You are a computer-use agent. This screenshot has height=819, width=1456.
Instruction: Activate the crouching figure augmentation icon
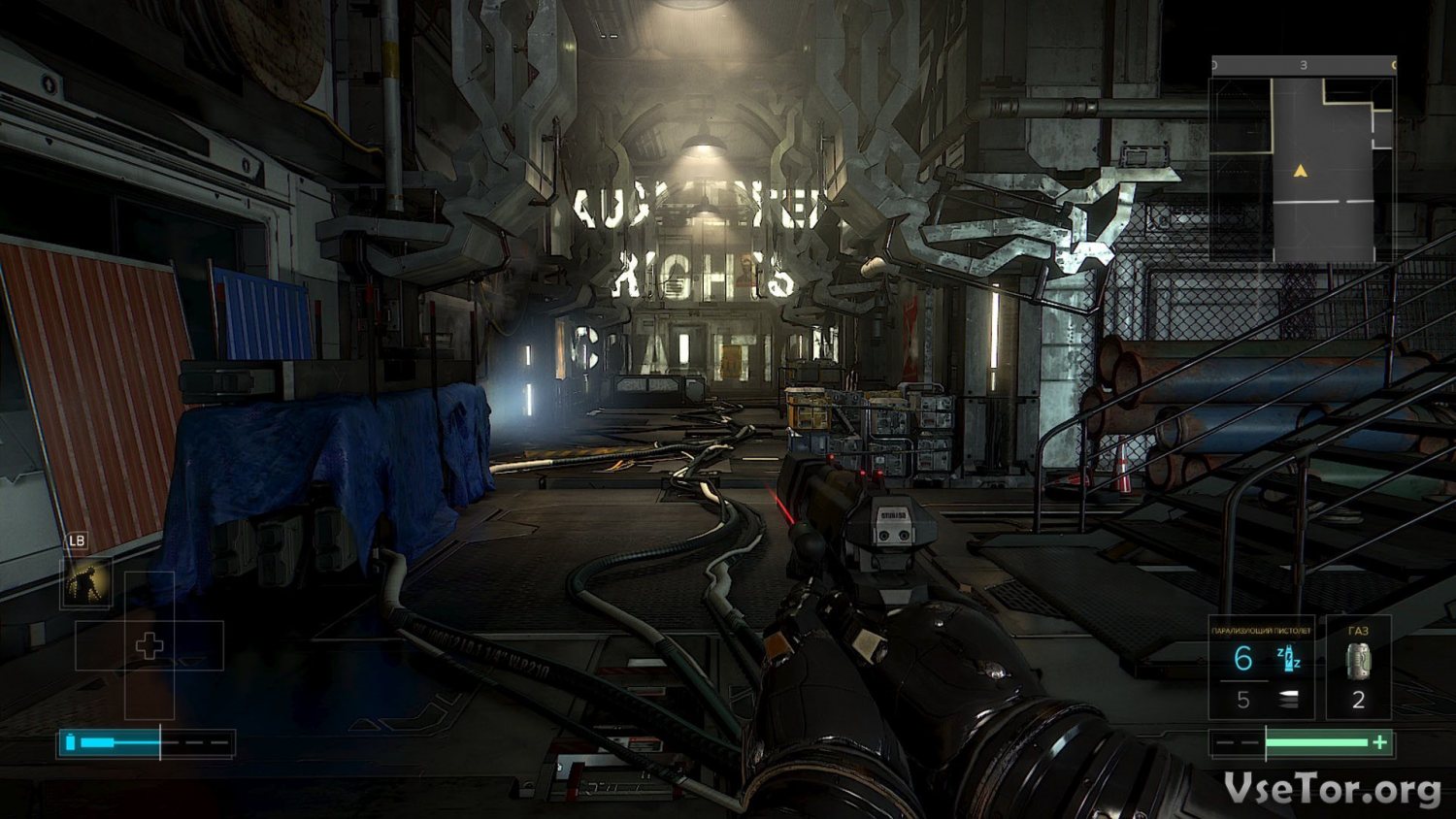point(87,582)
